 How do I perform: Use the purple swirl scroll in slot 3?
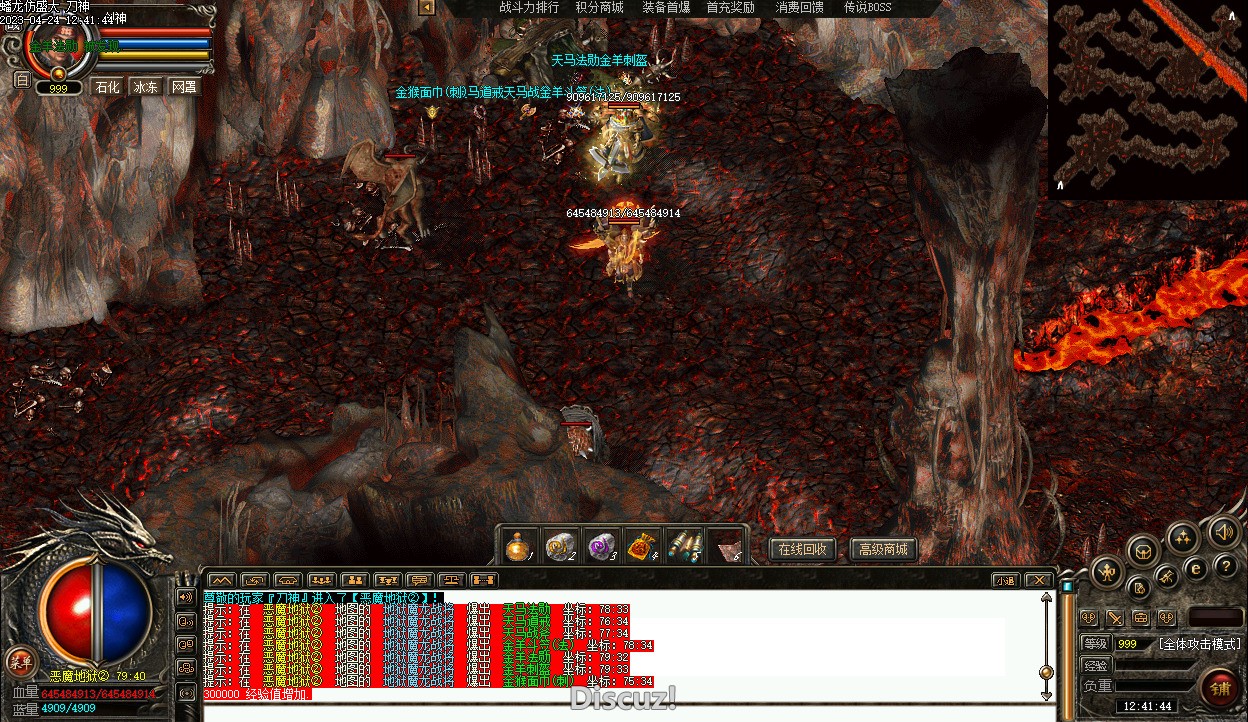(600, 547)
